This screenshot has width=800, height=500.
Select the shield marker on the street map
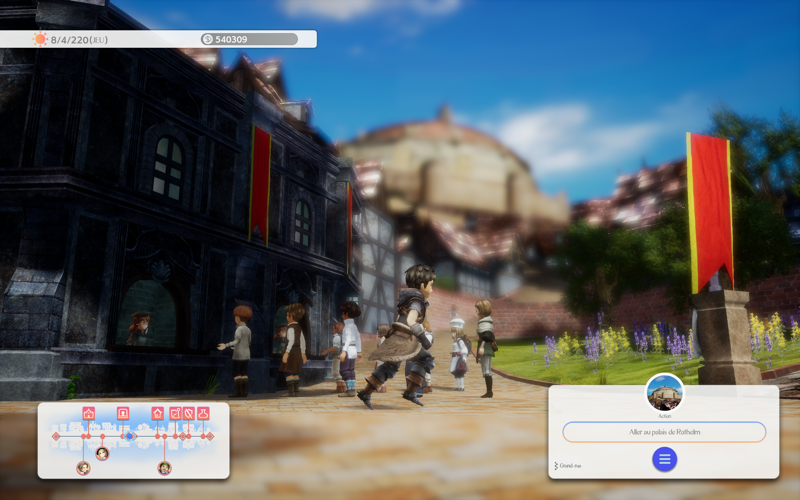tap(189, 413)
